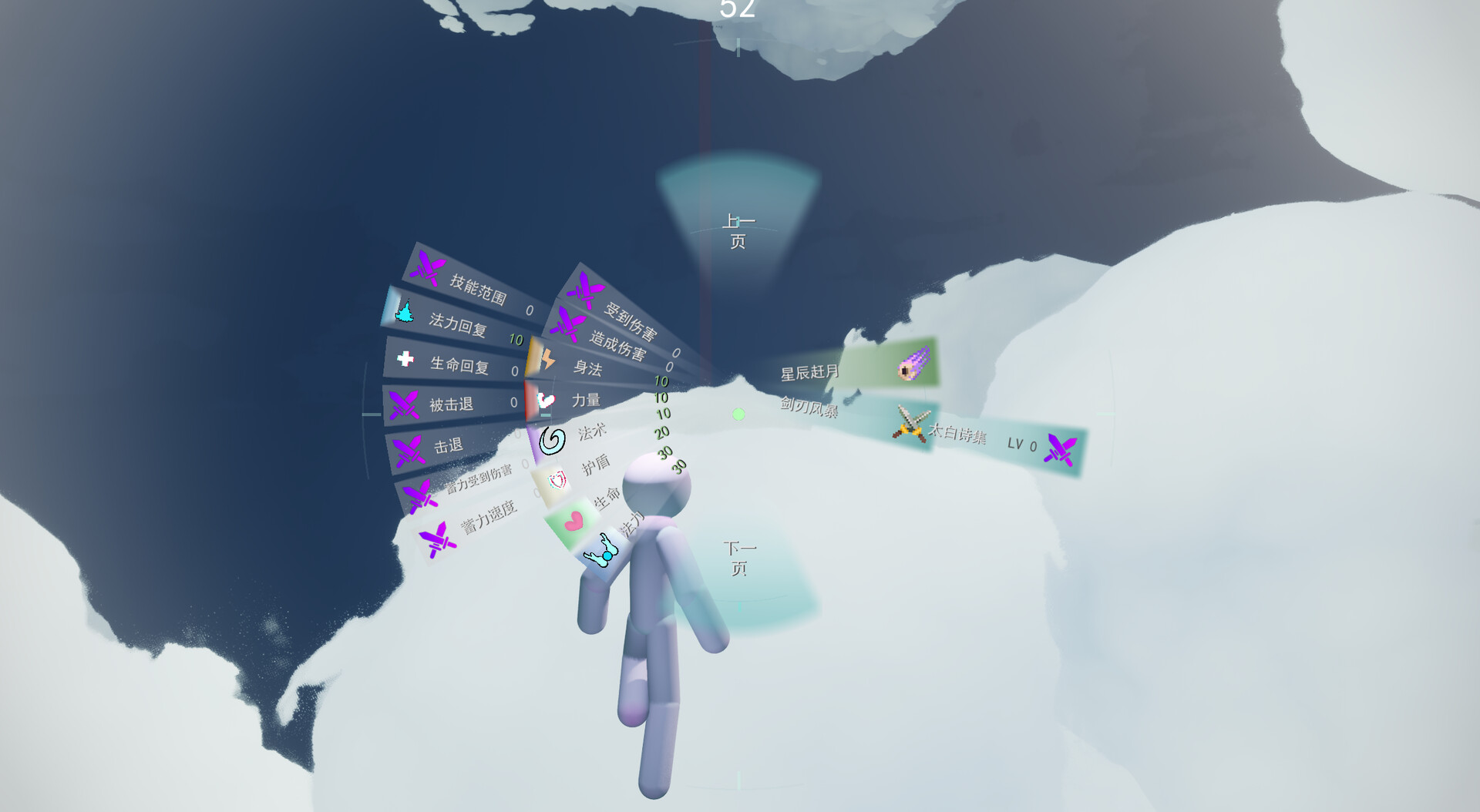
Task: Select the 剑刃风暴 skill entry
Action: coord(811,407)
